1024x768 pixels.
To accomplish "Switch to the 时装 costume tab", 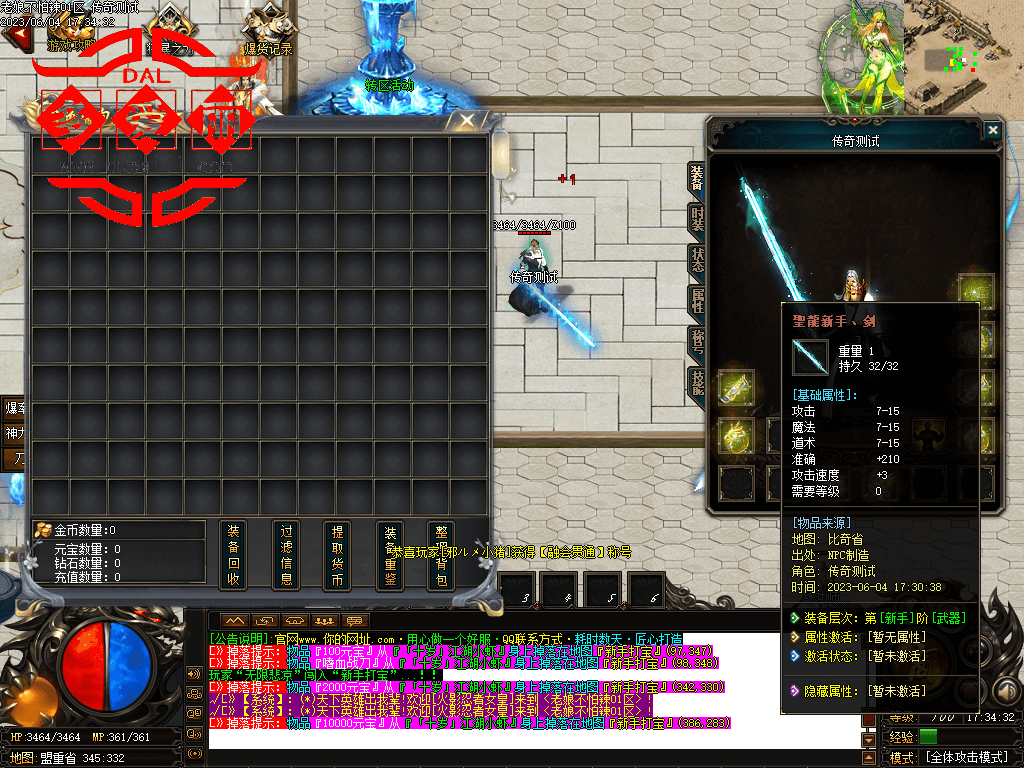I will pyautogui.click(x=697, y=220).
